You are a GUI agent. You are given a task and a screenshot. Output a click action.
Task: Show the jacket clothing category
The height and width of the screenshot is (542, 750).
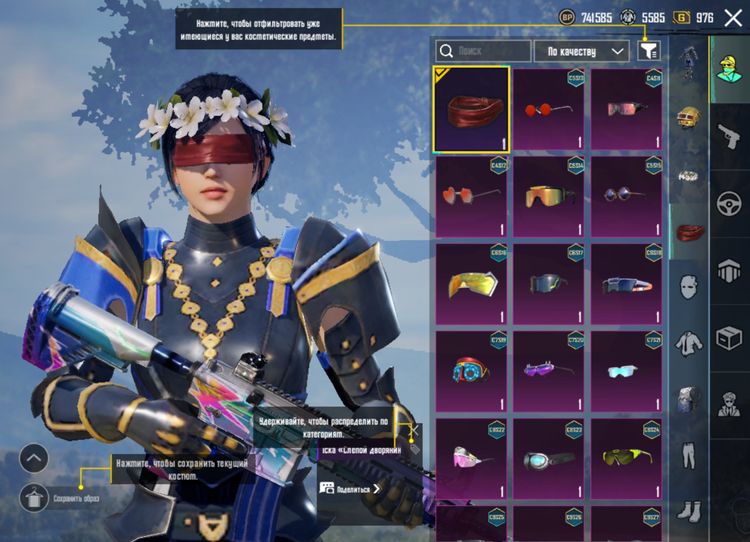pos(687,343)
